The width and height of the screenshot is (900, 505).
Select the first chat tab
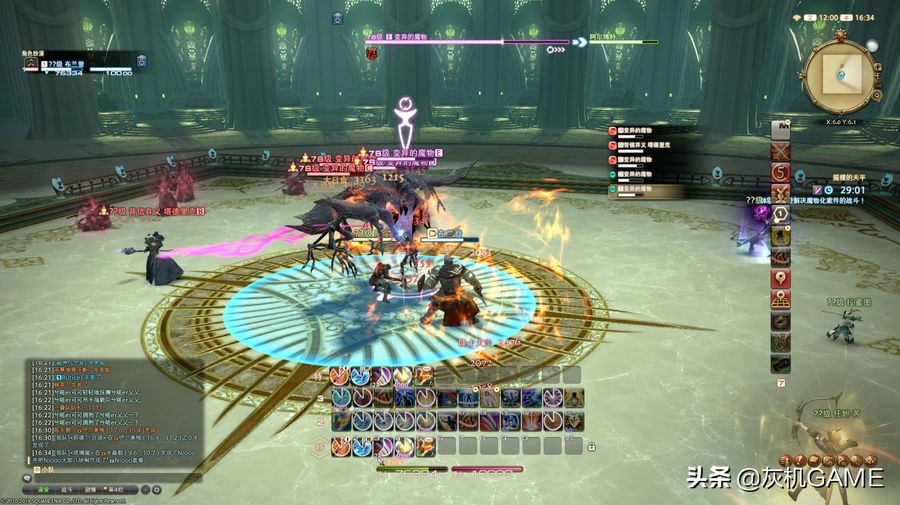(43, 490)
